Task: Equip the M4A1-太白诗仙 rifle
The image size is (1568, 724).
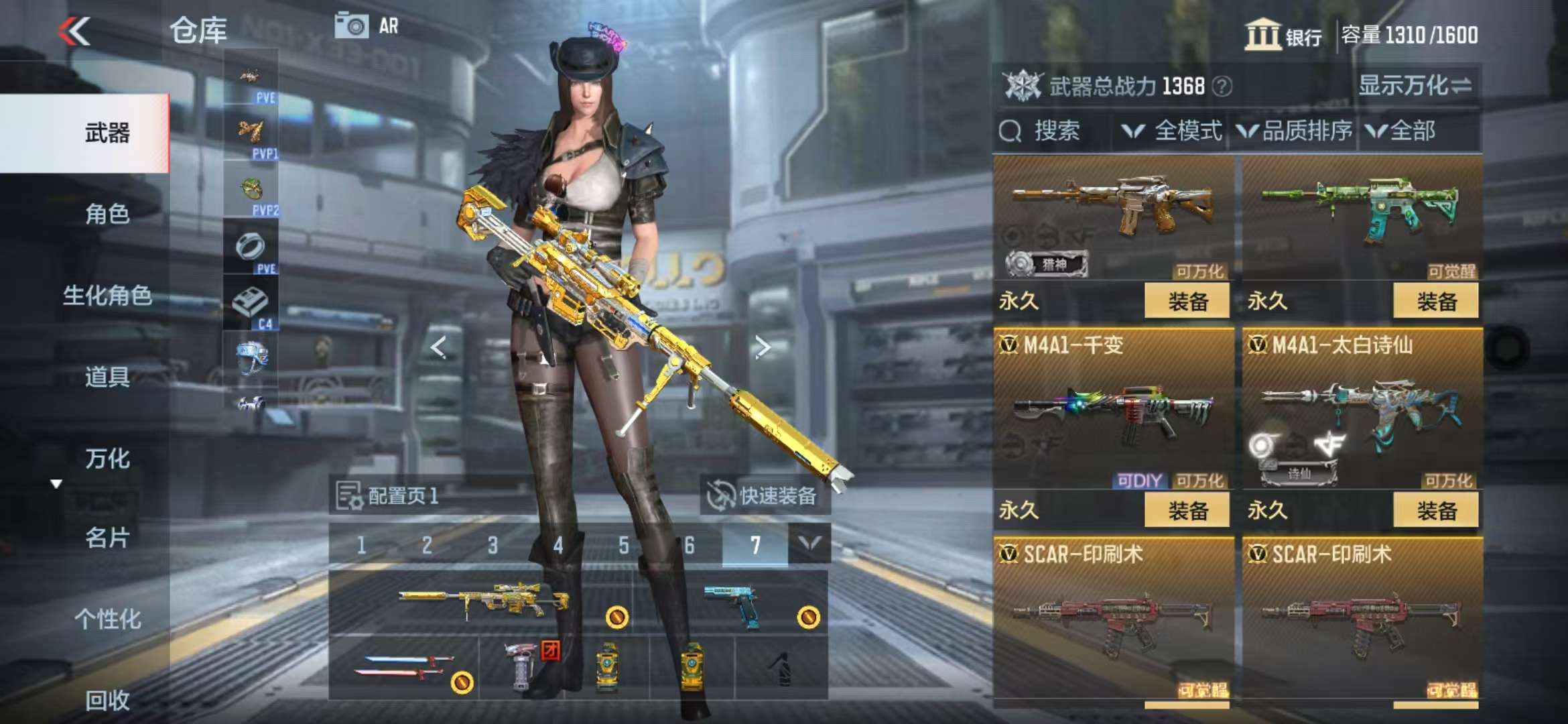Action: coord(1436,511)
